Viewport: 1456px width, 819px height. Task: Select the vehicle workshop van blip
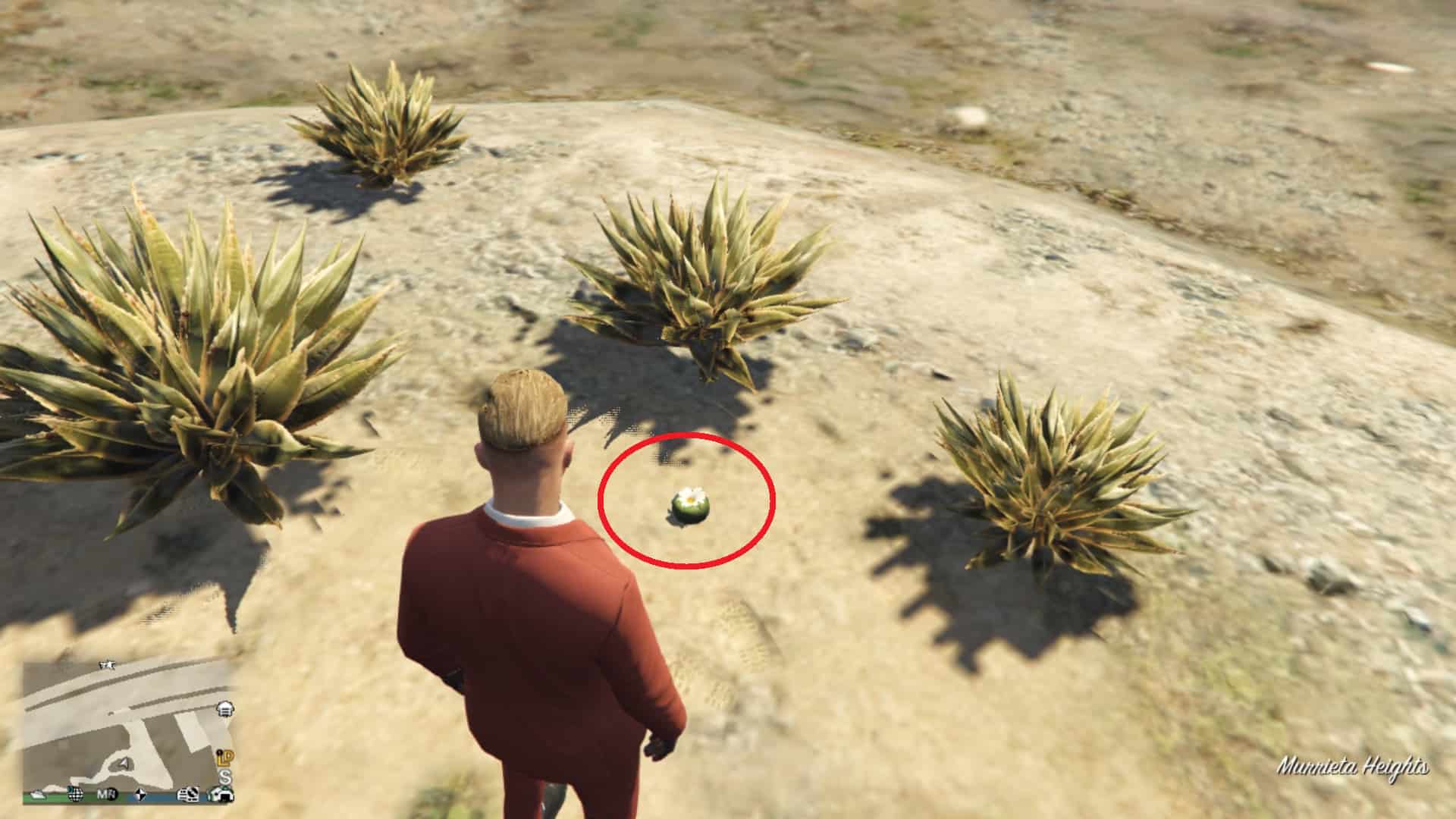(x=187, y=795)
